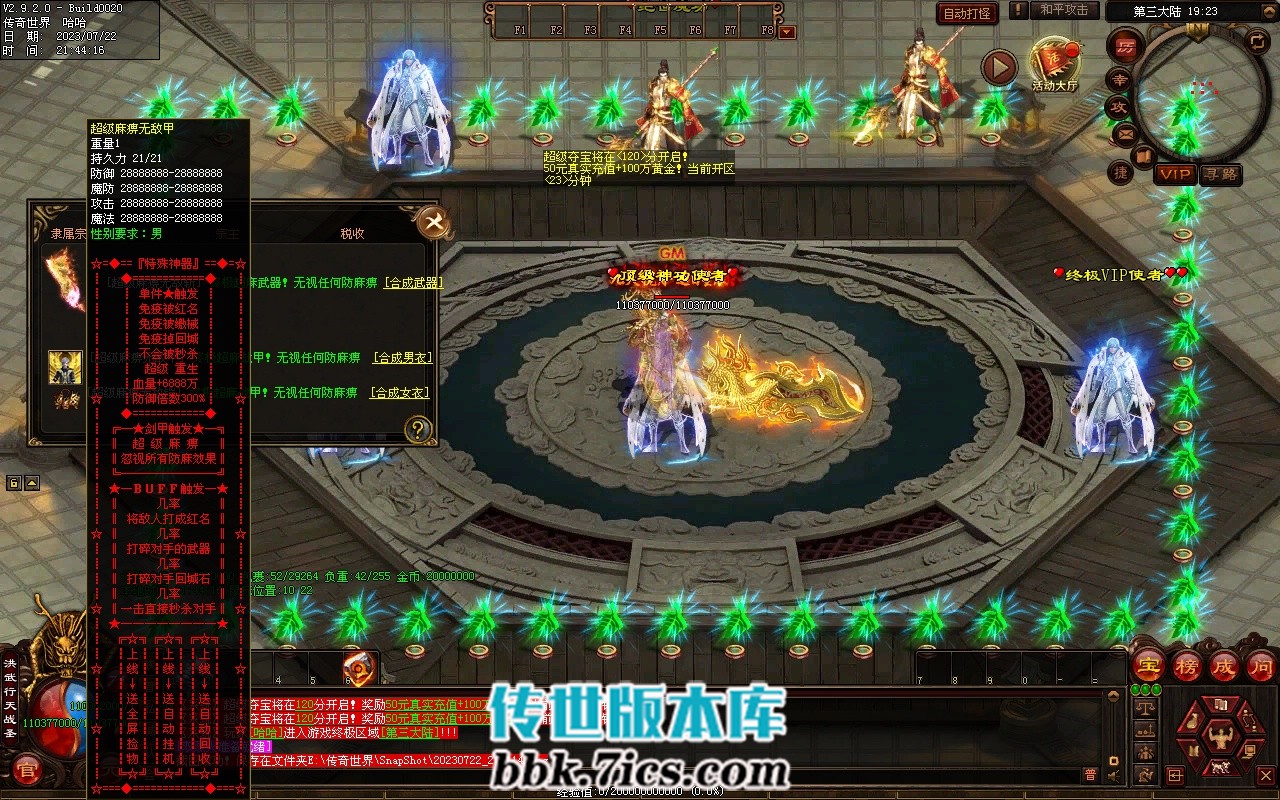Click the minimap's circular-arrows refresh button
Screen dimensions: 1280x800
click(1257, 41)
